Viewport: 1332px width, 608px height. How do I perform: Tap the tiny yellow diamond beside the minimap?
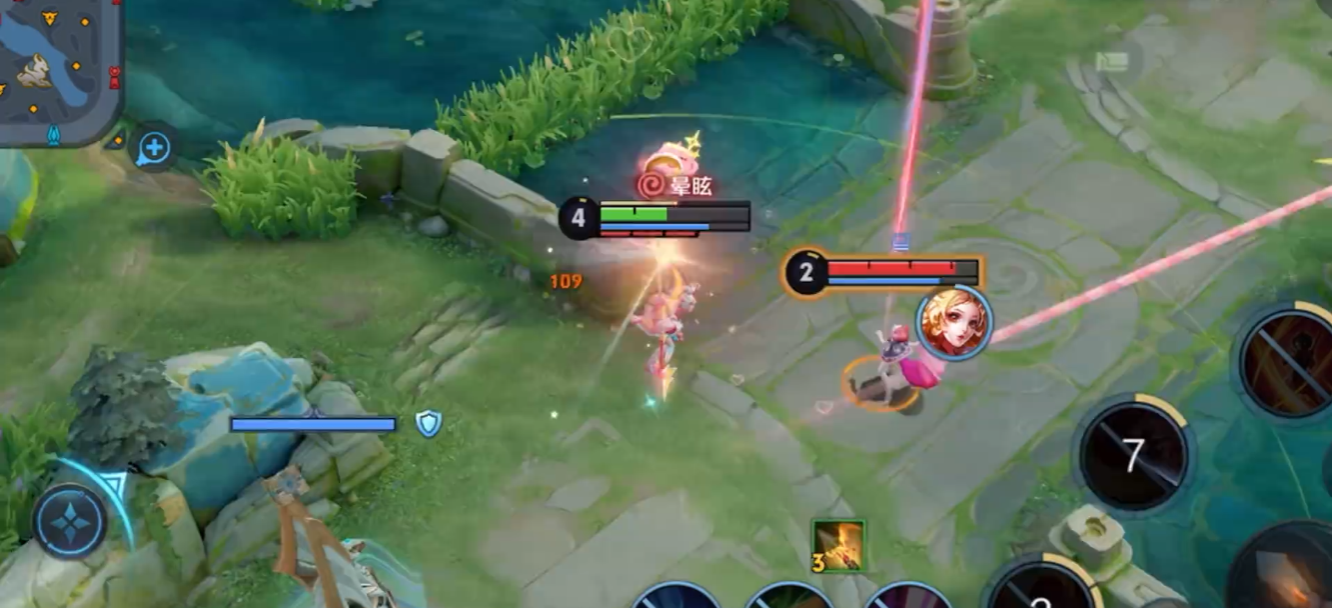[119, 140]
